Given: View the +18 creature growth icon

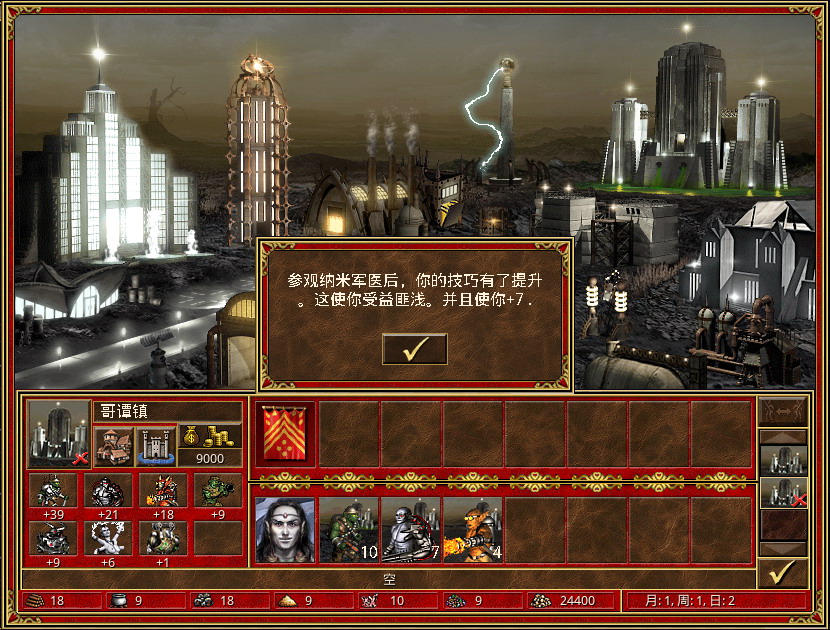Looking at the screenshot, I should coord(162,492).
